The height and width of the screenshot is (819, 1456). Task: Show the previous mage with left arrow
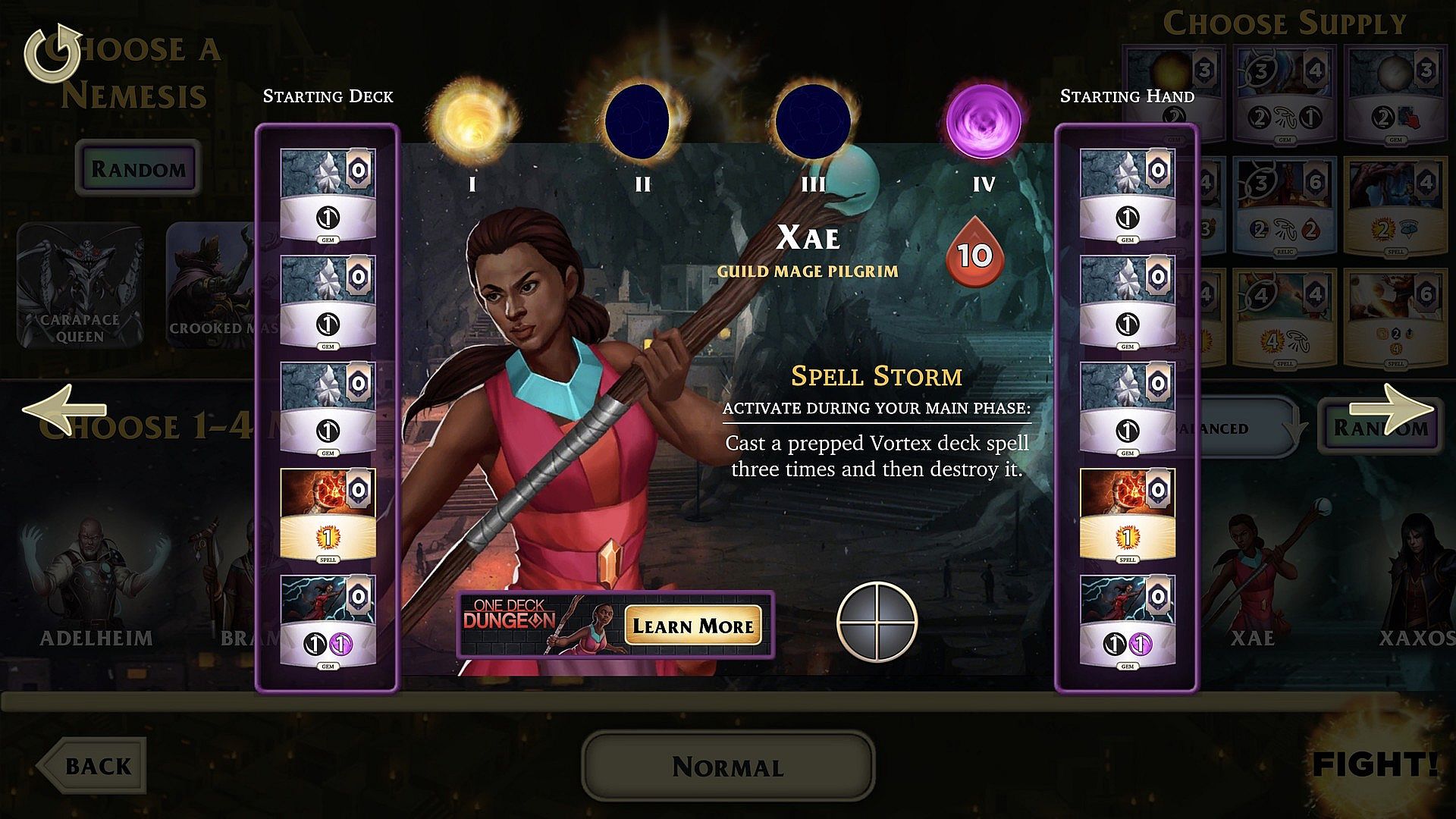click(65, 409)
